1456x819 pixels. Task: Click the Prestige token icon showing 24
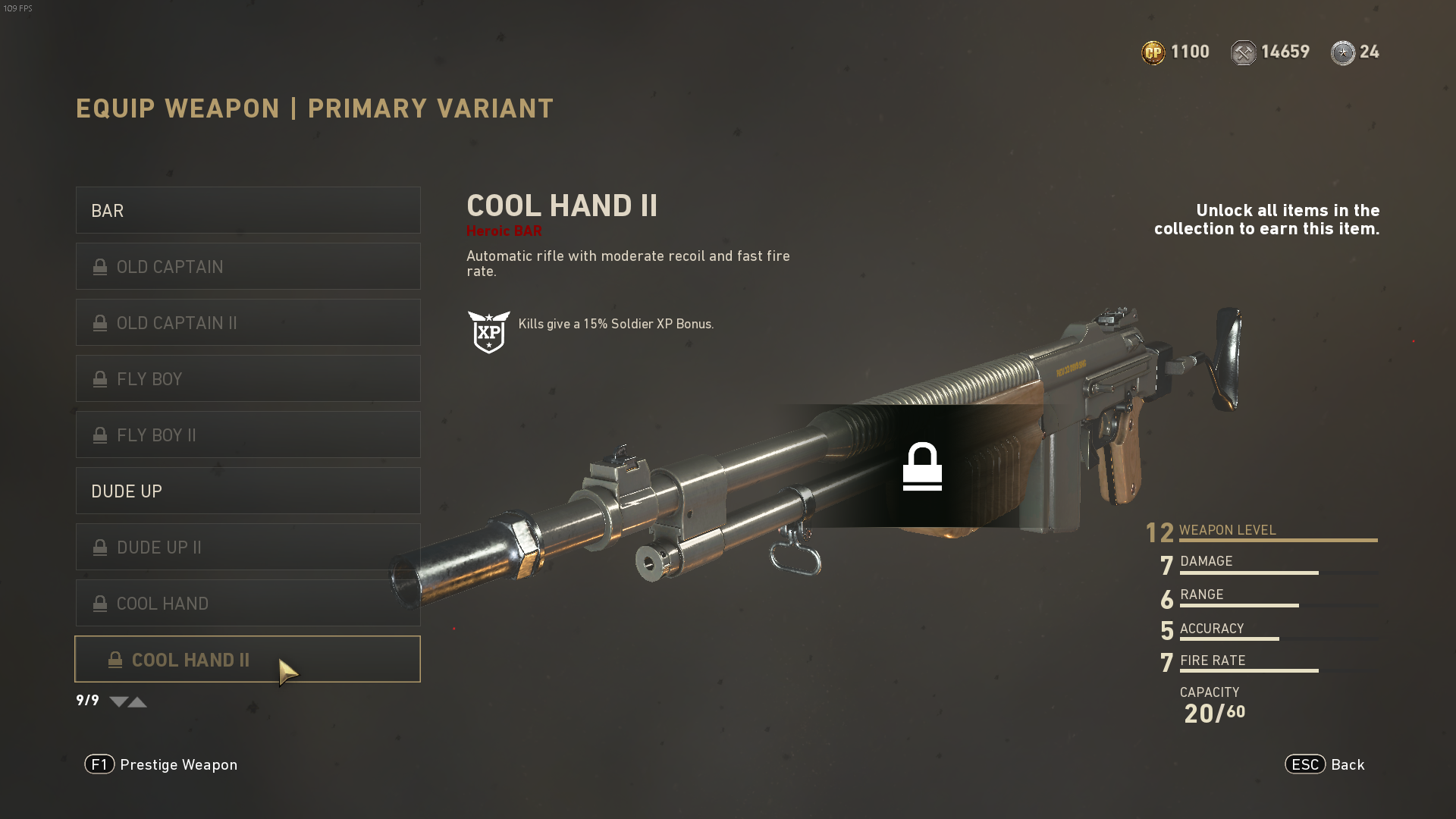[x=1343, y=52]
